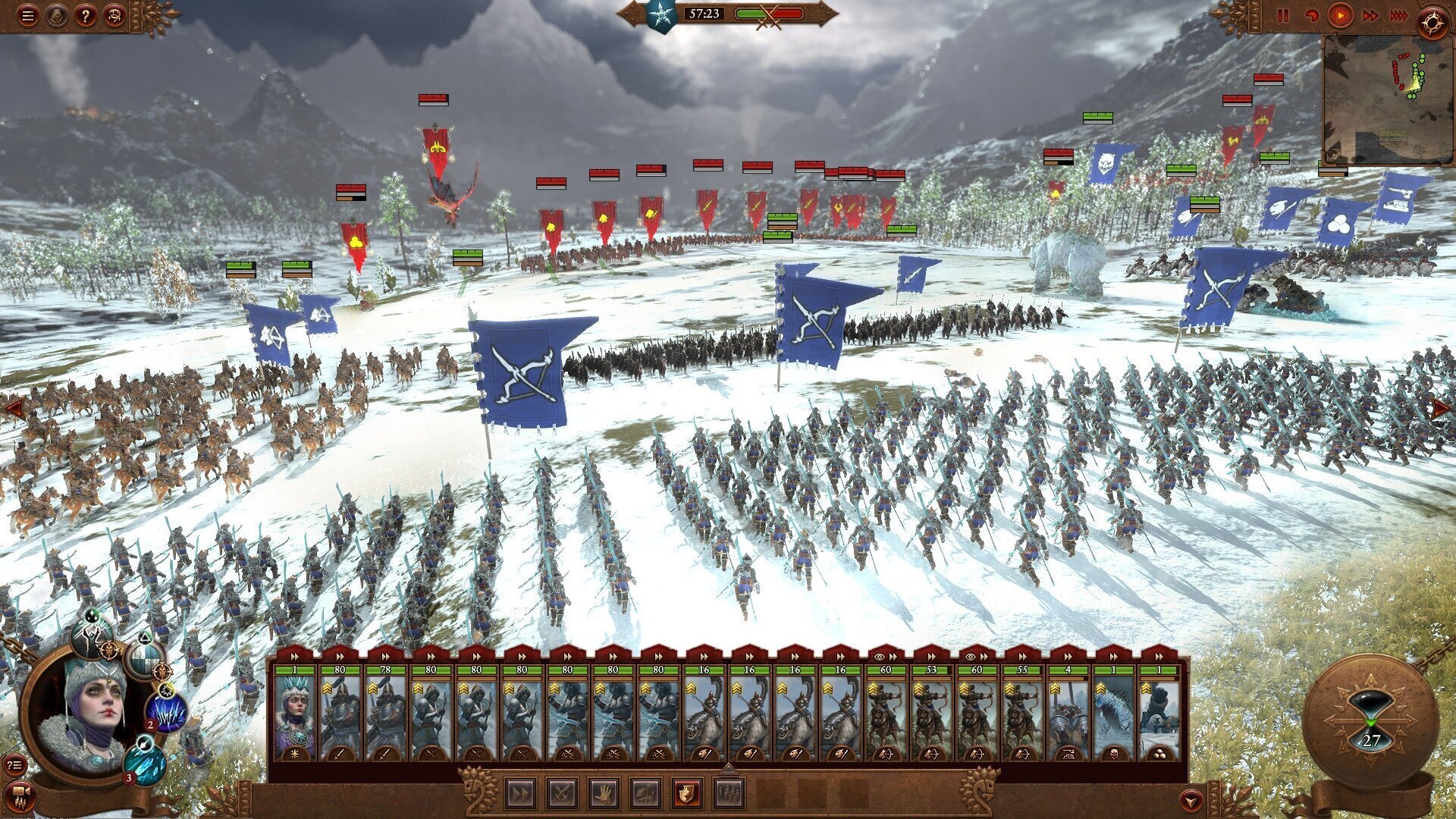Switch to fastest quadruple-arrow speed
1456x819 pixels.
click(x=1400, y=15)
